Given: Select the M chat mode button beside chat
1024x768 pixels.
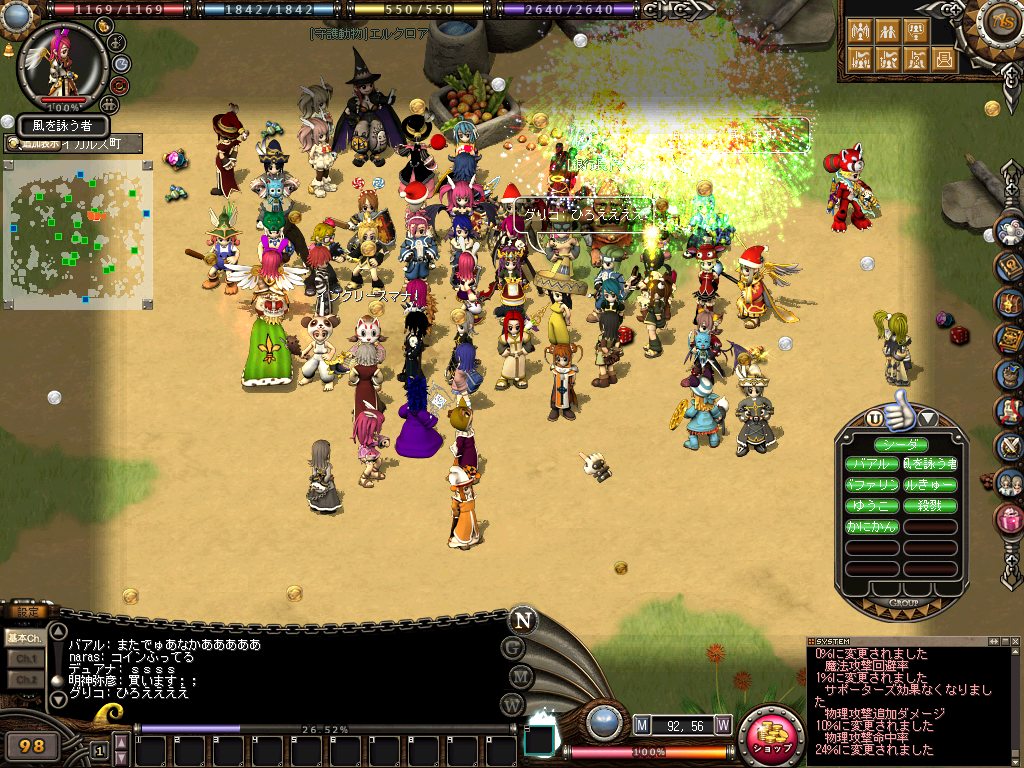Looking at the screenshot, I should 513,676.
